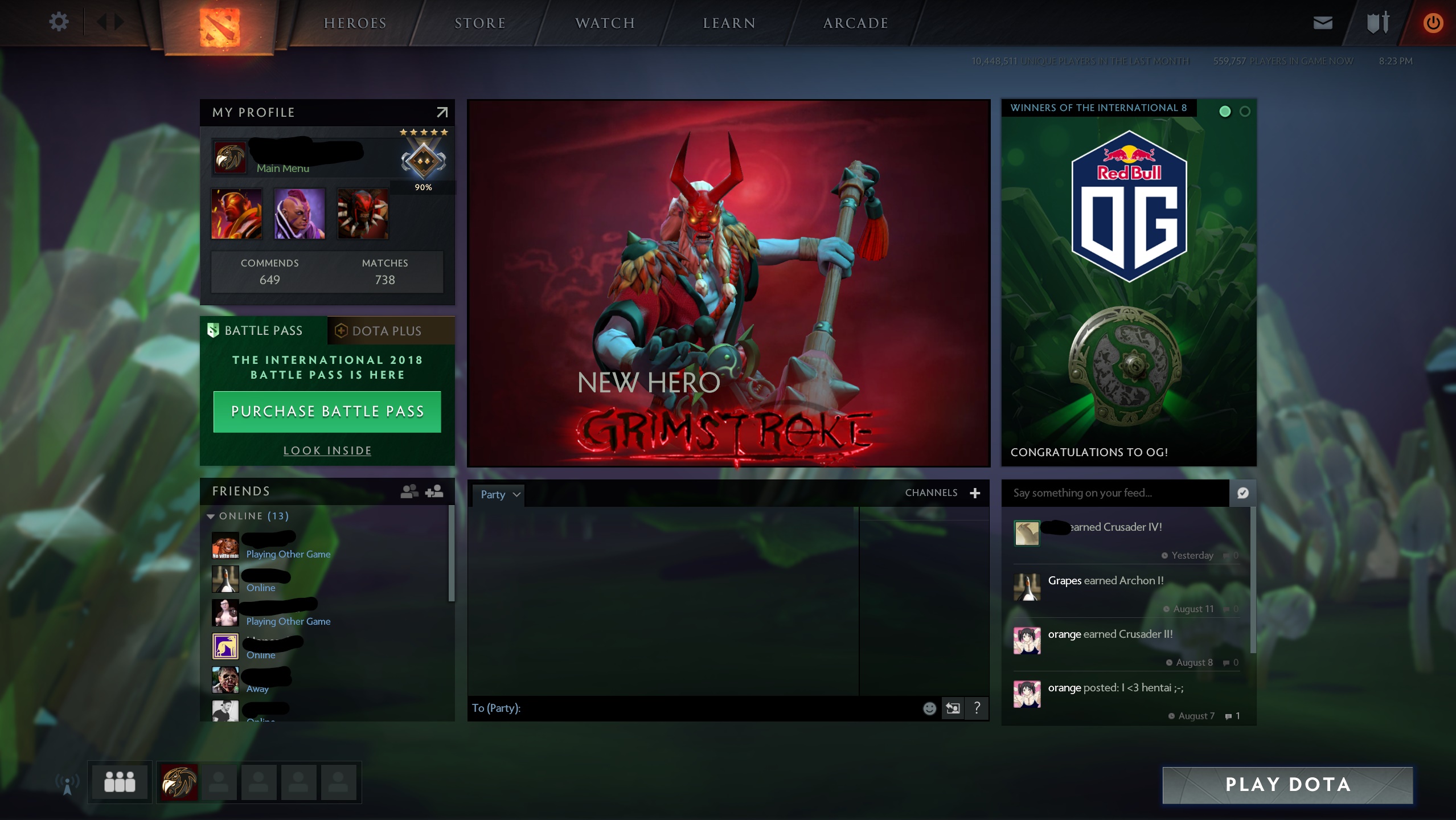The width and height of the screenshot is (1456, 820).
Task: Open the settings gear menu
Action: 58,22
